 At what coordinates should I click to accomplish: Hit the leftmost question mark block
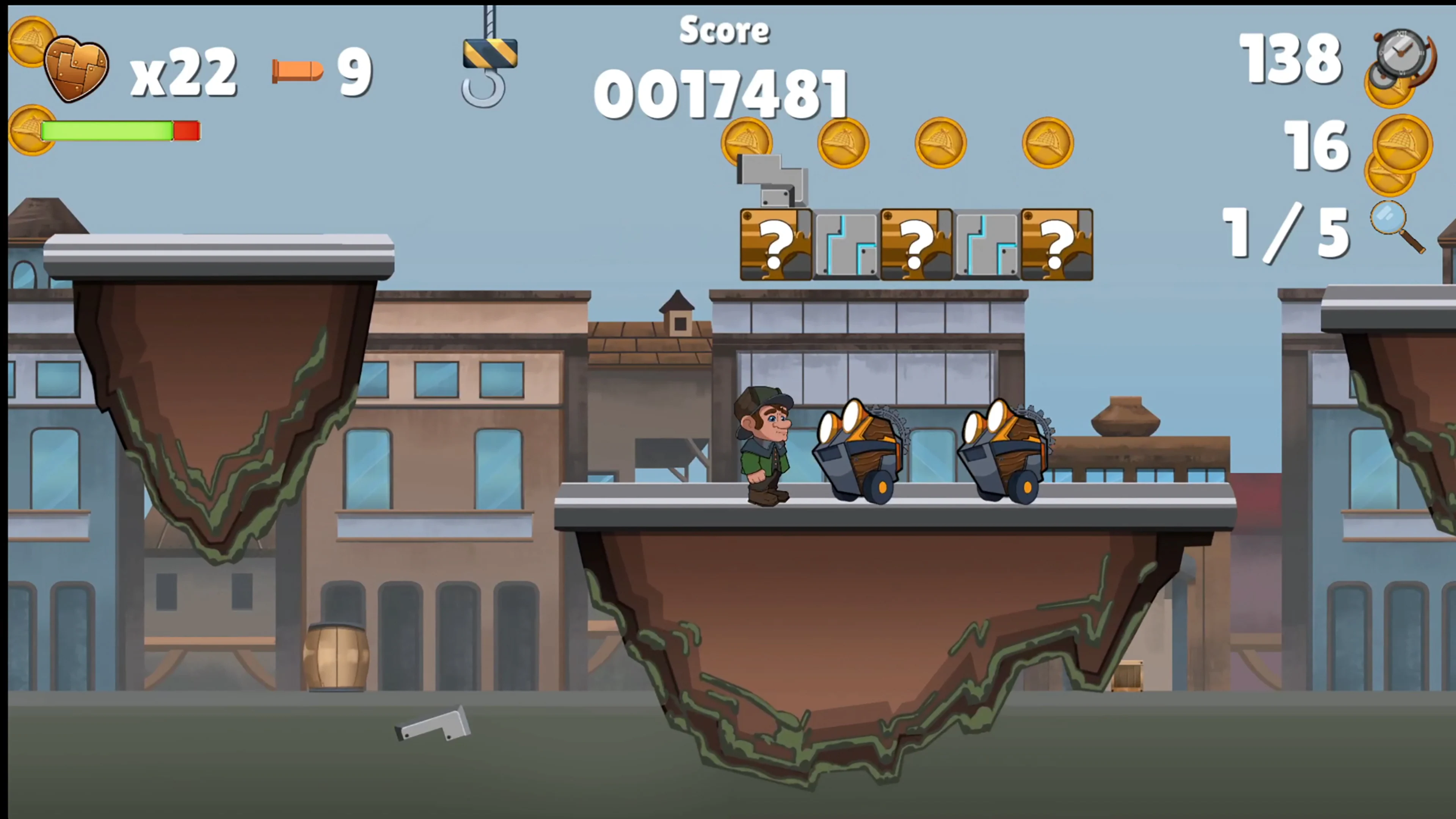click(775, 244)
